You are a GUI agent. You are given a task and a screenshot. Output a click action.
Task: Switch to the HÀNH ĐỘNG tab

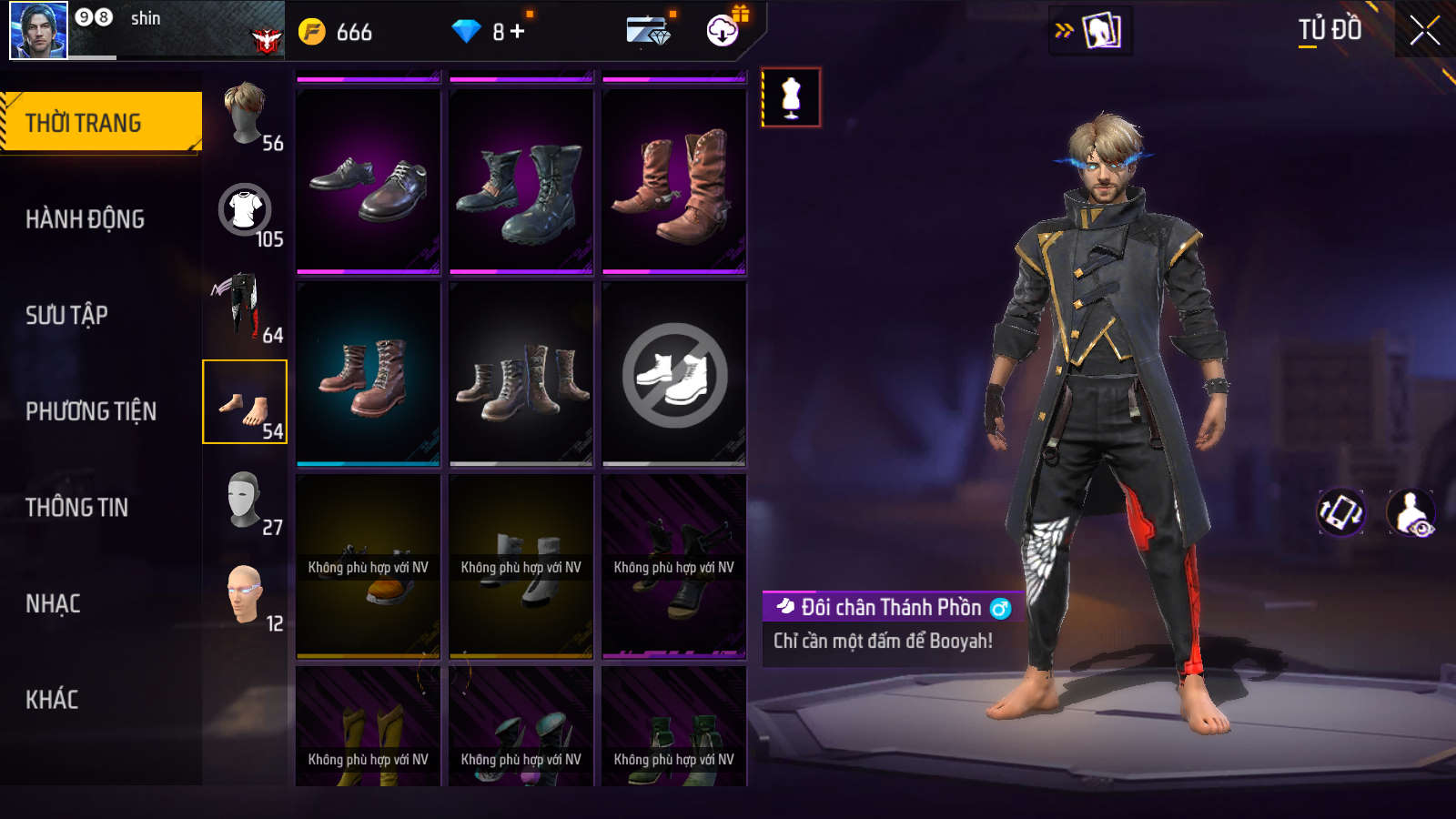(x=85, y=218)
